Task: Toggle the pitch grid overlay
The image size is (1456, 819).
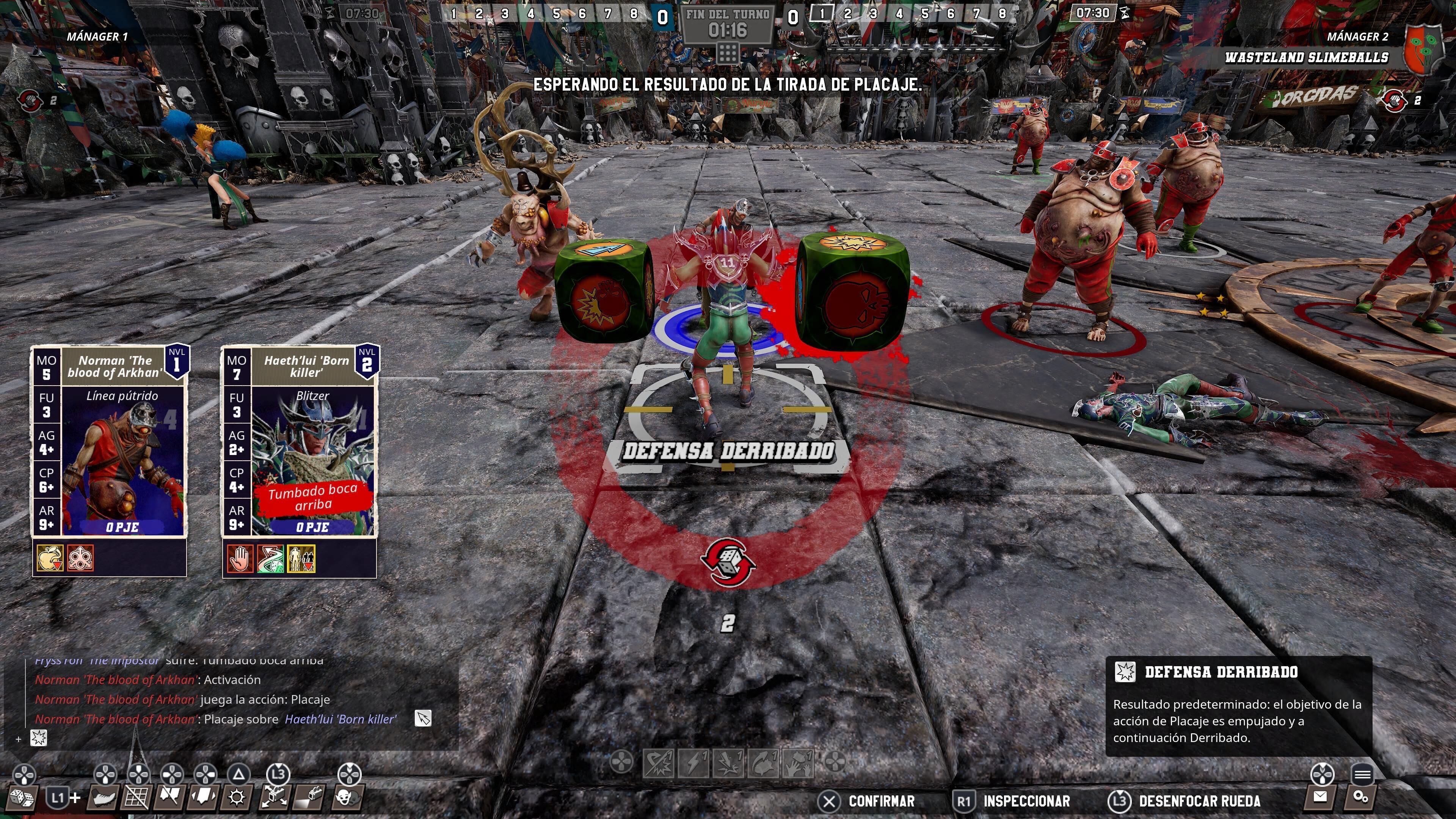Action: [136, 798]
